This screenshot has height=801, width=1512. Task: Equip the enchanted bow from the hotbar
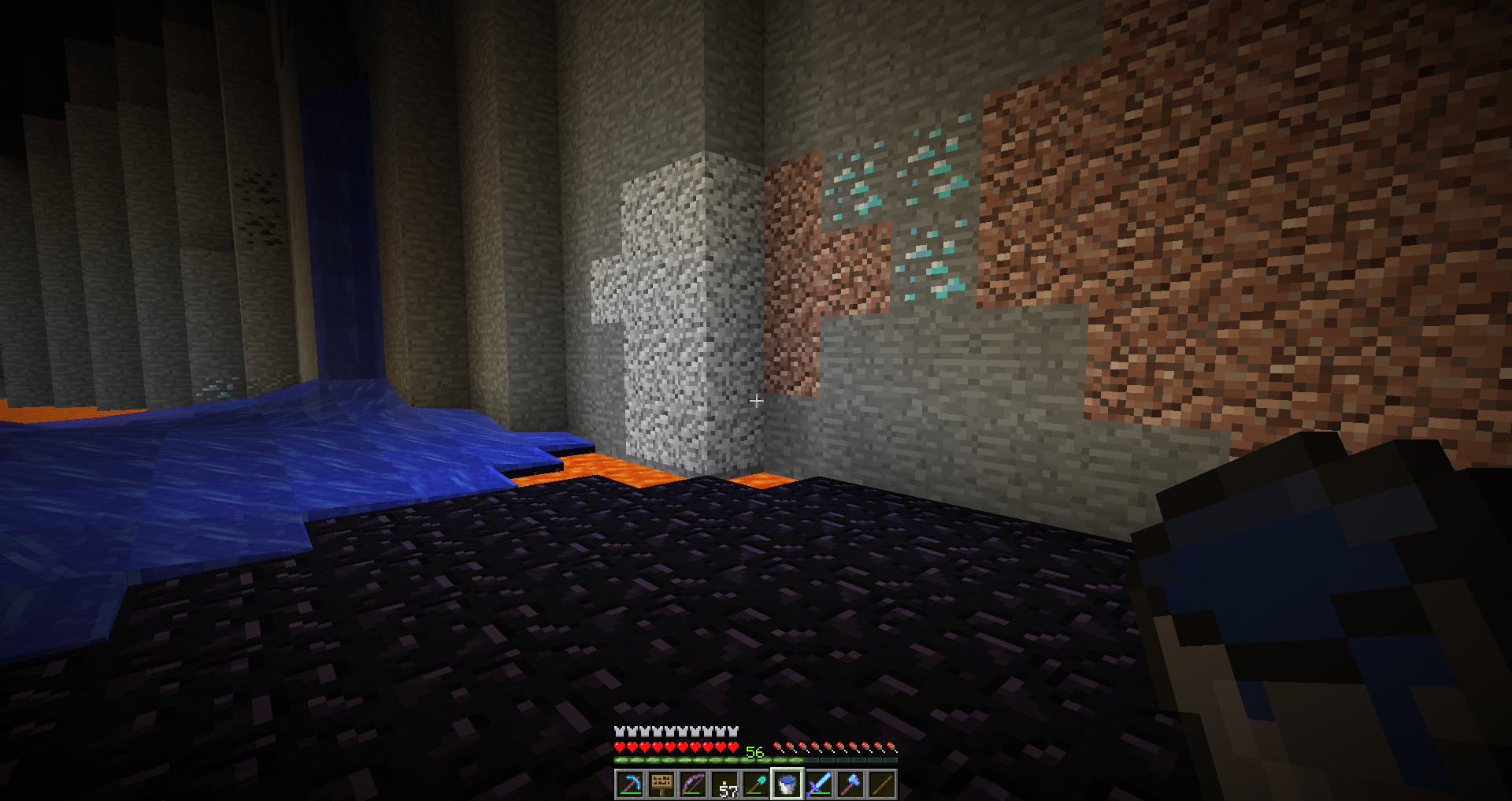click(x=693, y=784)
